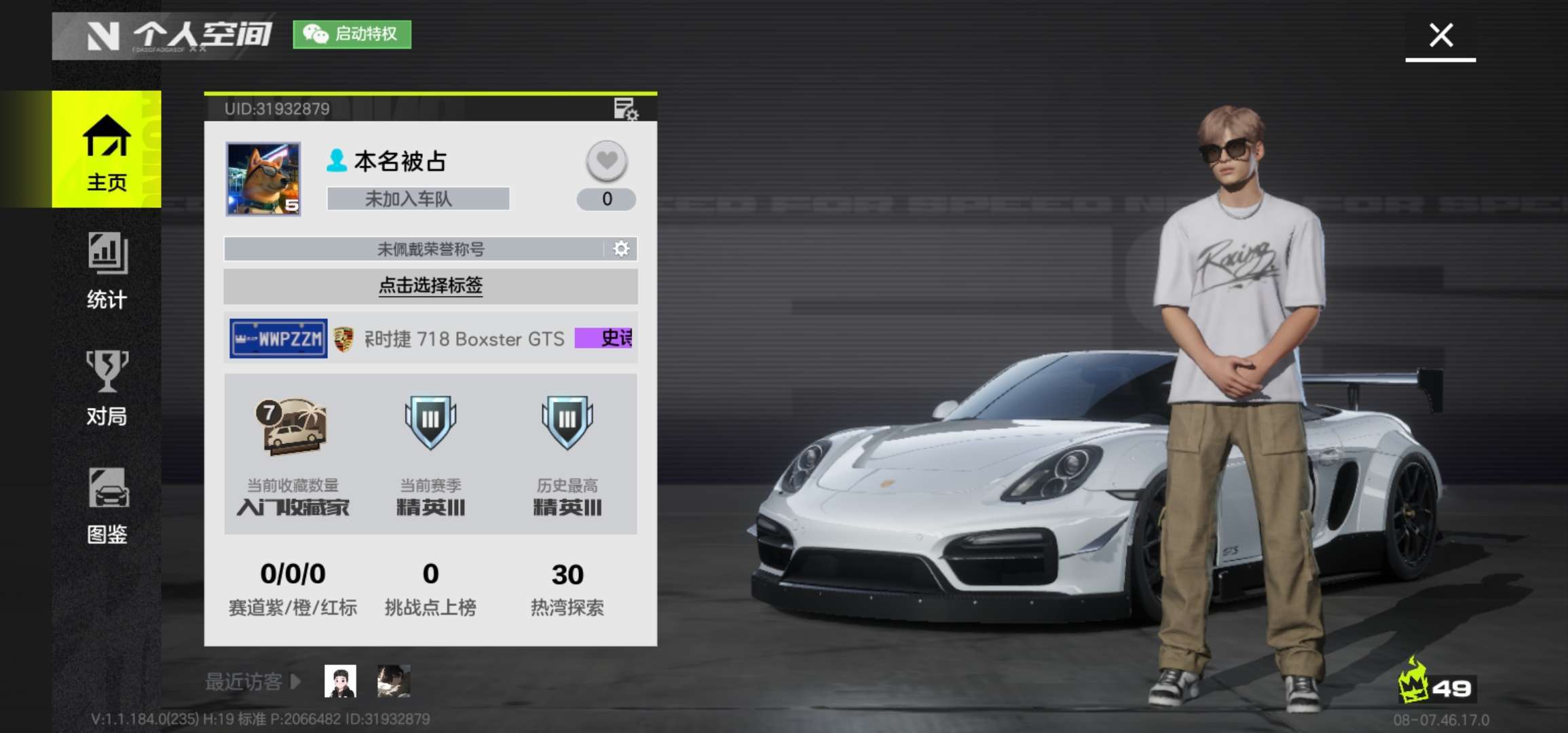The height and width of the screenshot is (733, 1568).
Task: Open the profile edit settings icon
Action: [625, 109]
